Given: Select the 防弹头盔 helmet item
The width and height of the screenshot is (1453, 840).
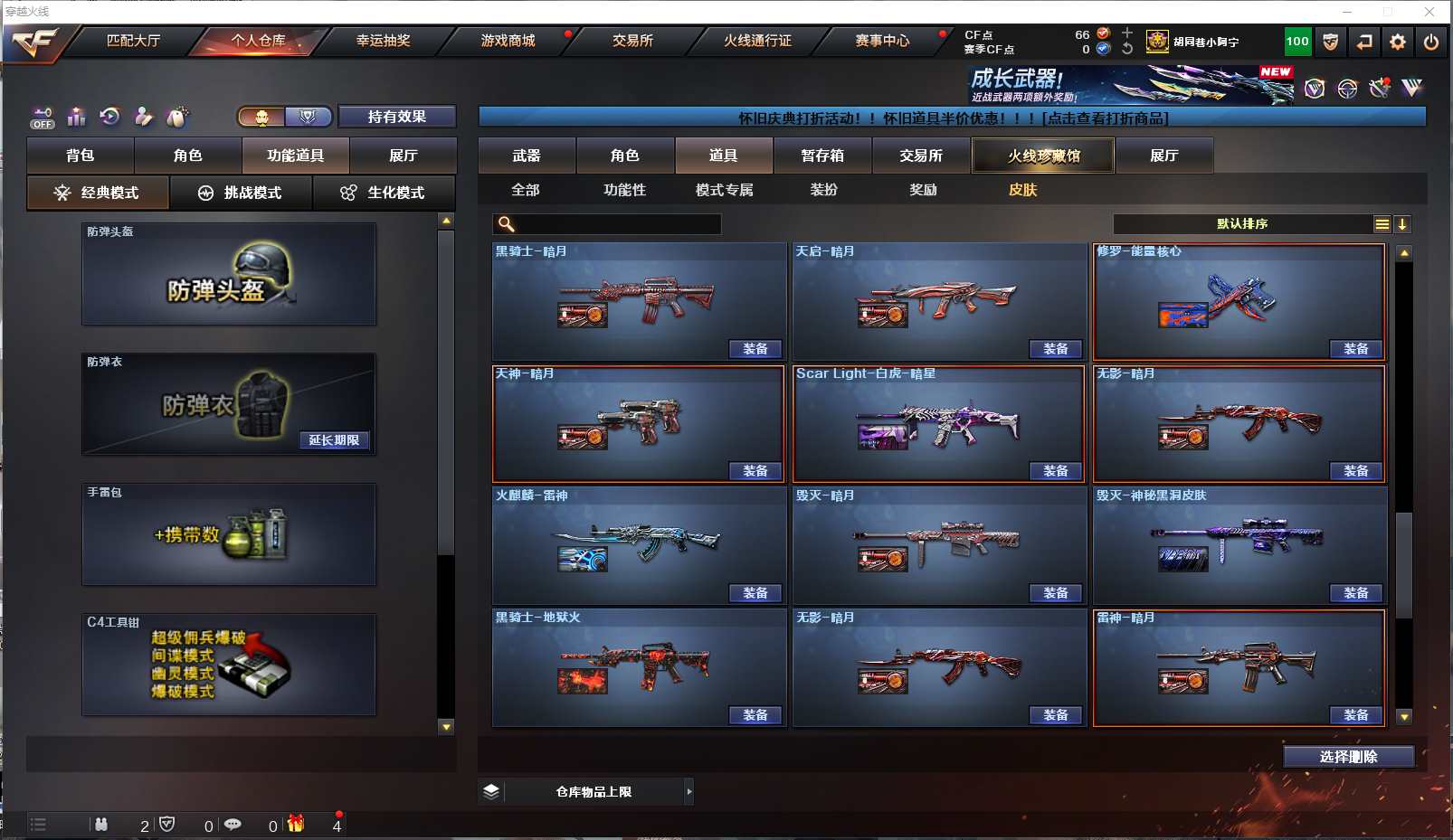Looking at the screenshot, I should point(229,274).
